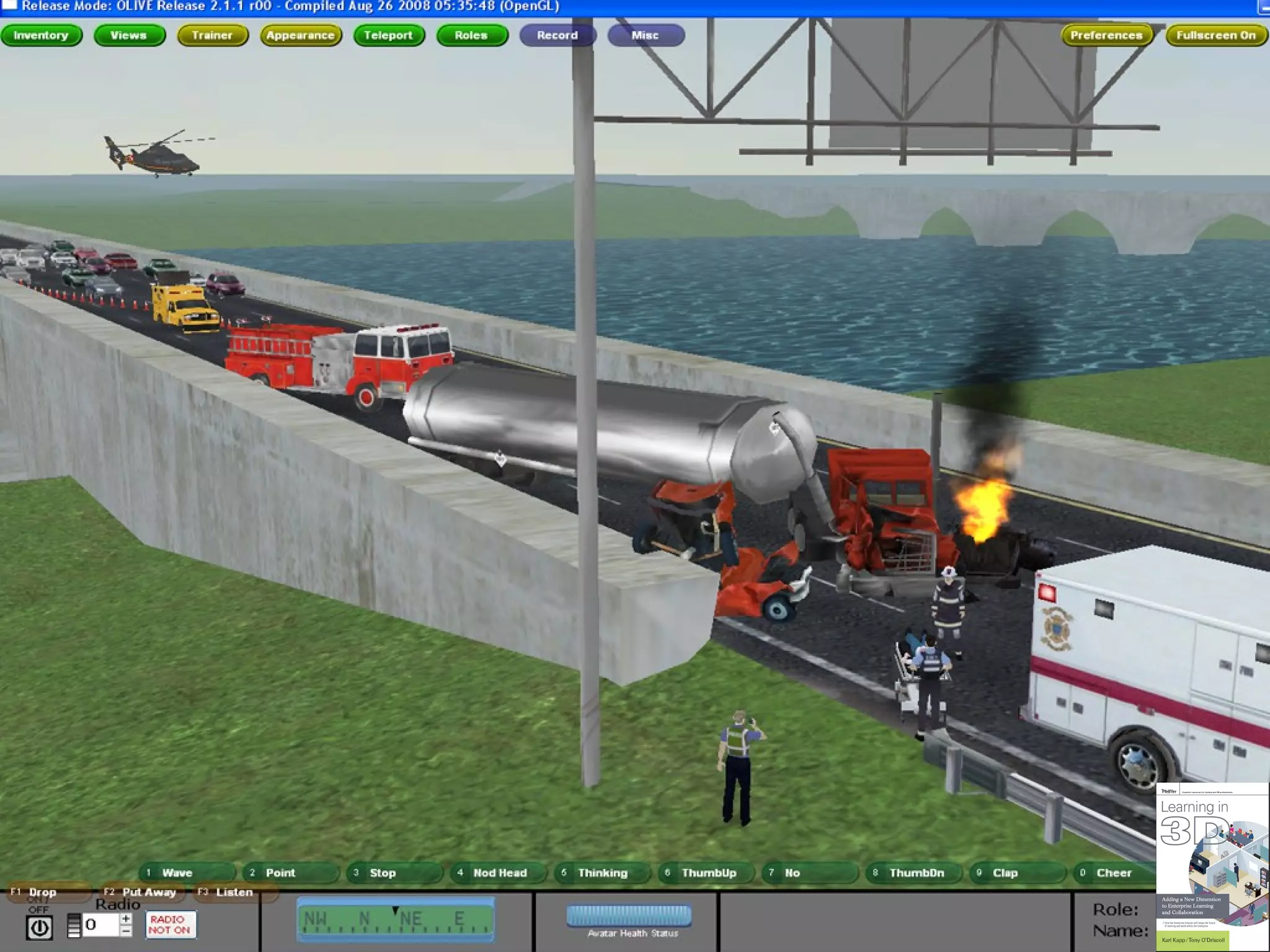Viewport: 1270px width, 952px height.
Task: Click the Learning in 3D book thumbnail
Action: tap(1211, 866)
